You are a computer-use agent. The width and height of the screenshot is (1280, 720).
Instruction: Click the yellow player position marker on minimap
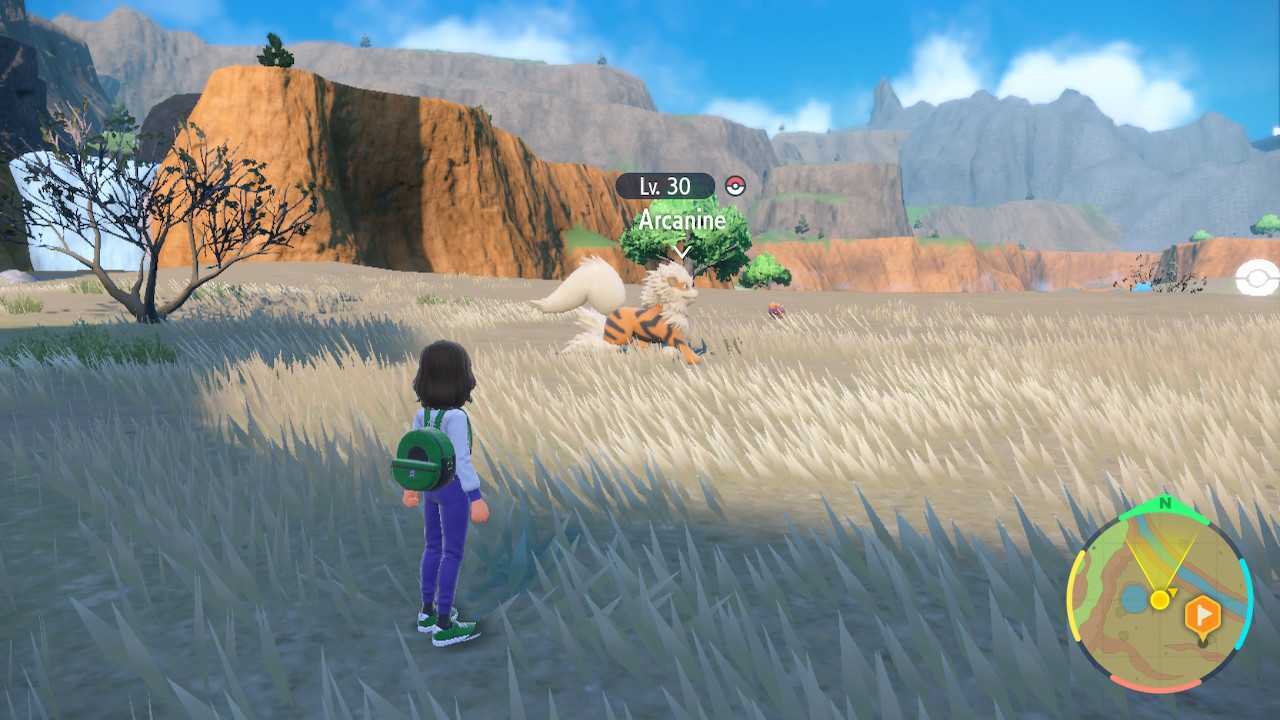tap(1160, 598)
